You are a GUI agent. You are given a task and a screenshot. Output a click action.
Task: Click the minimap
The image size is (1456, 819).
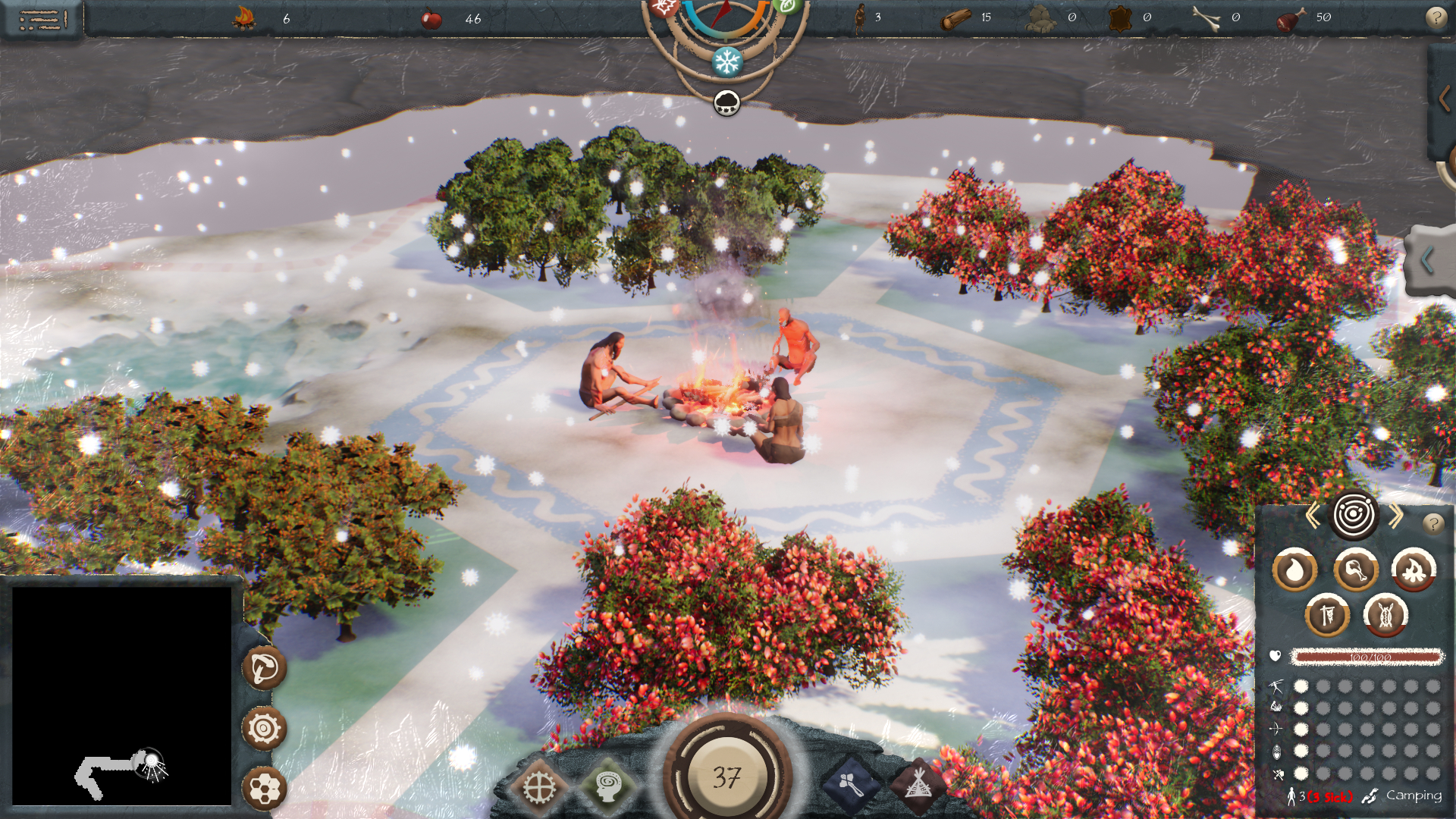click(x=121, y=695)
